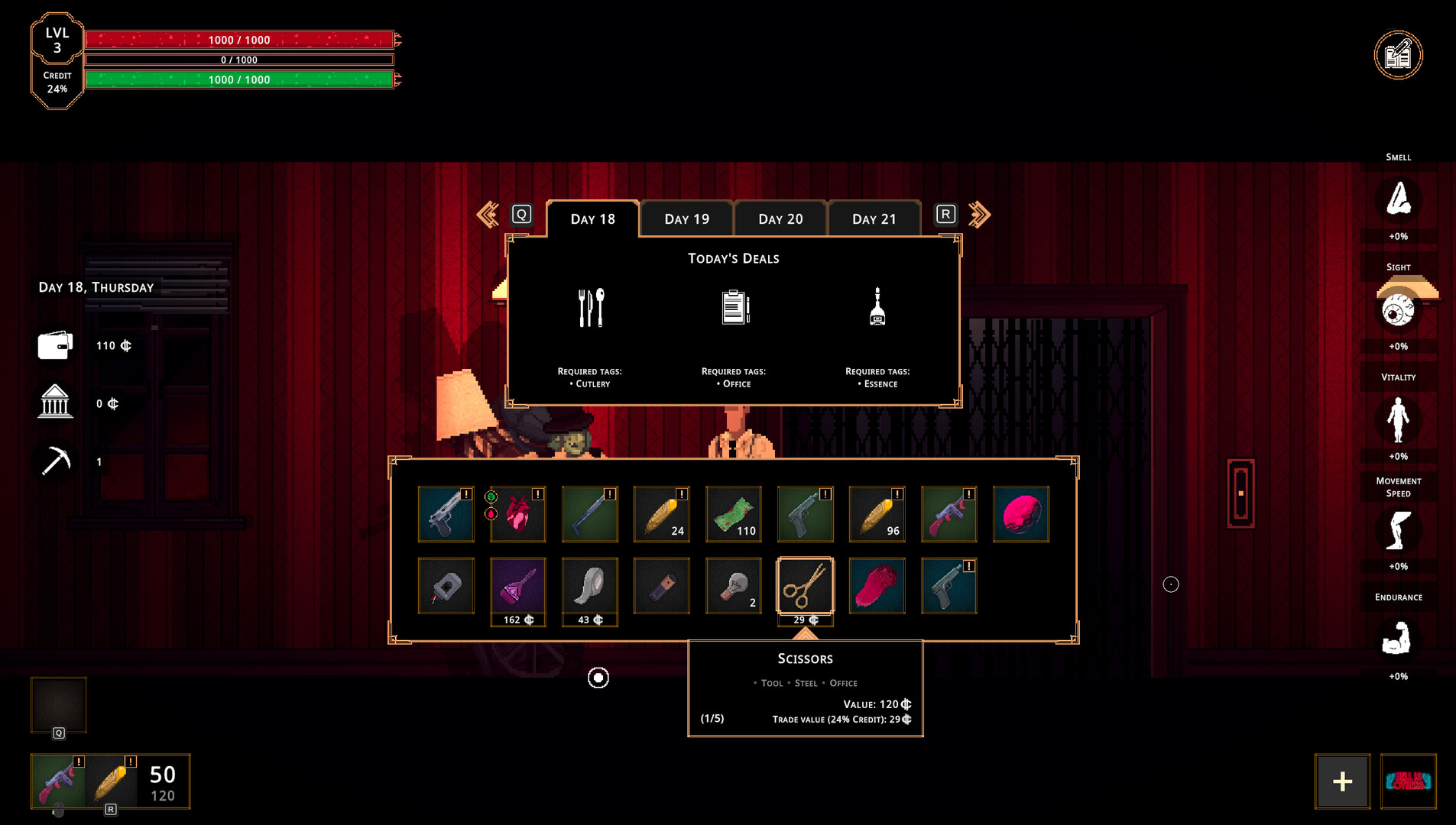Toggle the blood drop marker on the heart item
Viewport: 1456px width, 825px height.
pyautogui.click(x=491, y=514)
